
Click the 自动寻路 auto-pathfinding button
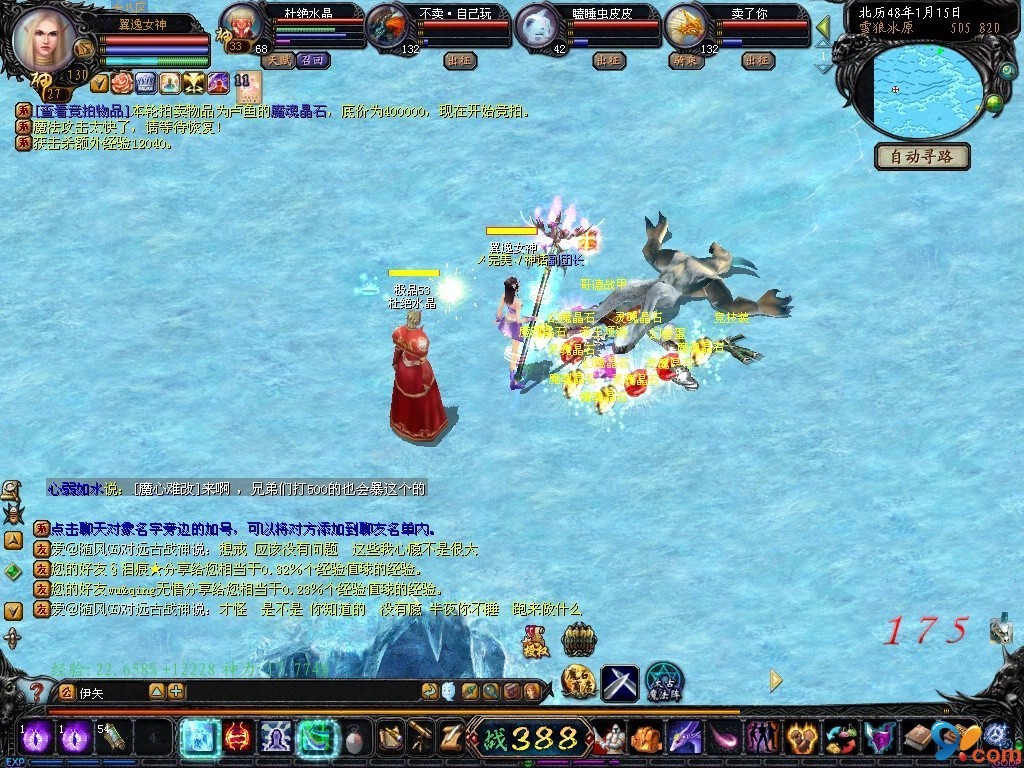(922, 156)
